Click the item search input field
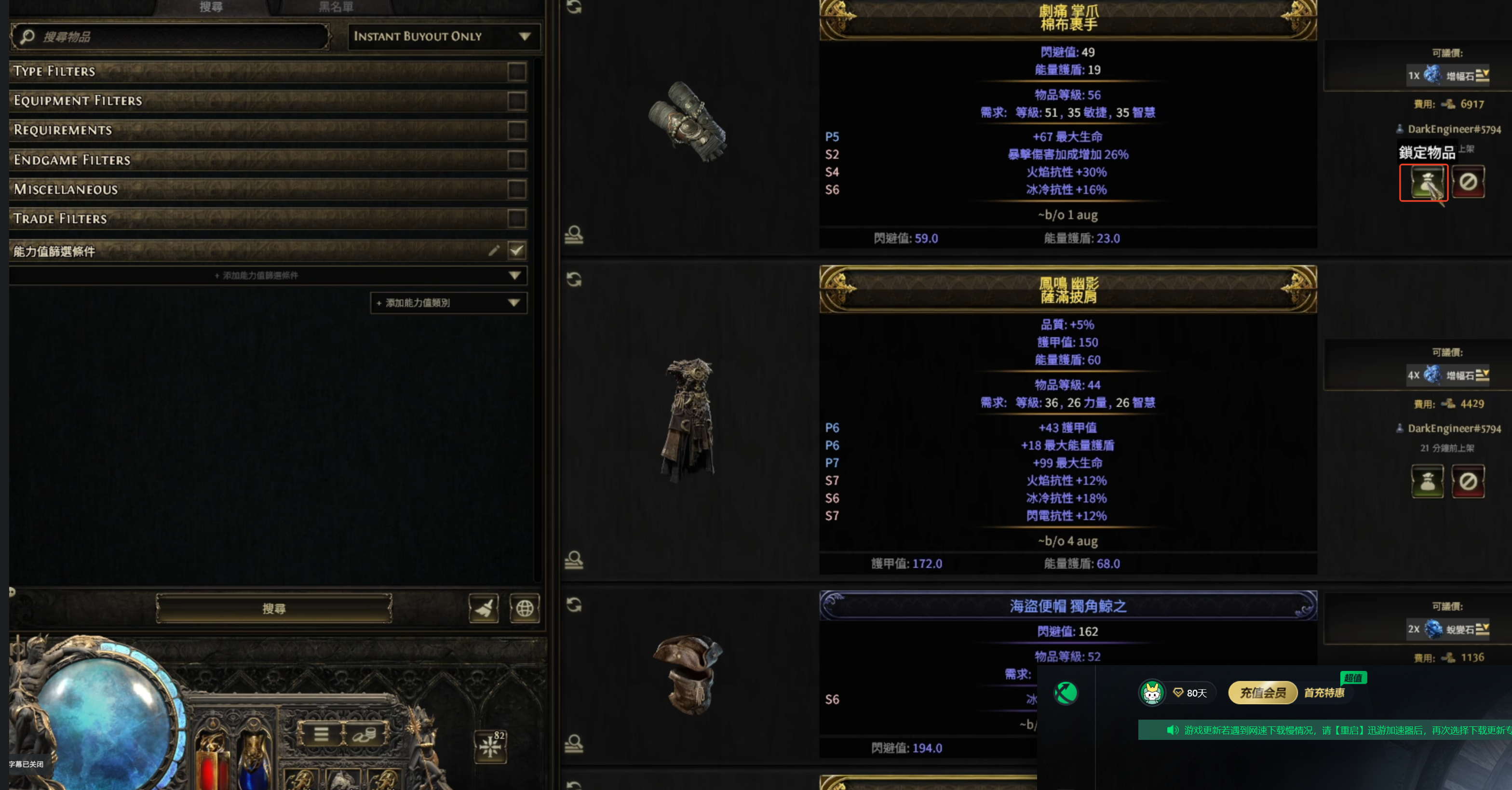The height and width of the screenshot is (790, 1512). pos(176,37)
